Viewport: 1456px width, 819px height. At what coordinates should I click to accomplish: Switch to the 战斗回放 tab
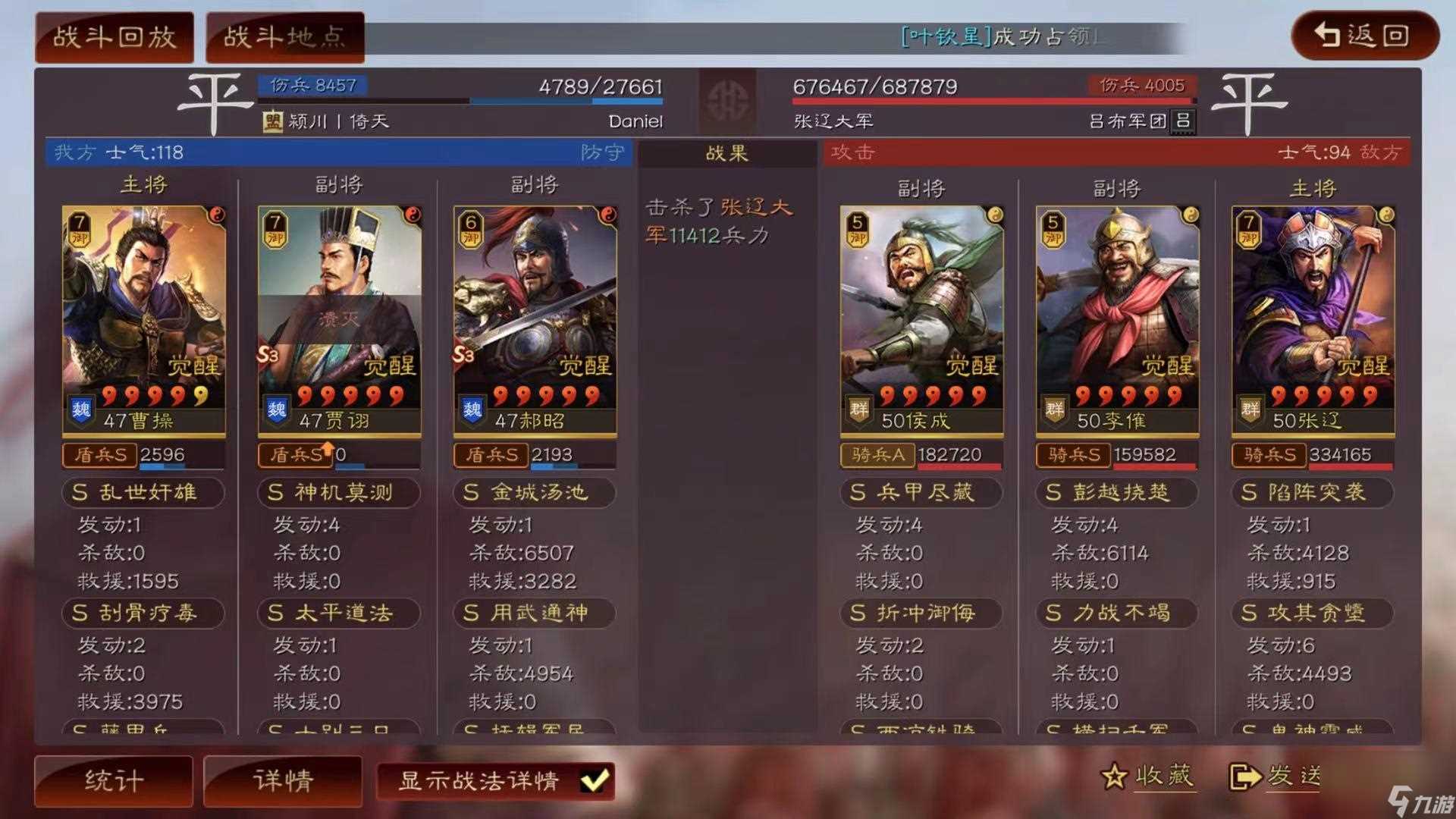(114, 36)
